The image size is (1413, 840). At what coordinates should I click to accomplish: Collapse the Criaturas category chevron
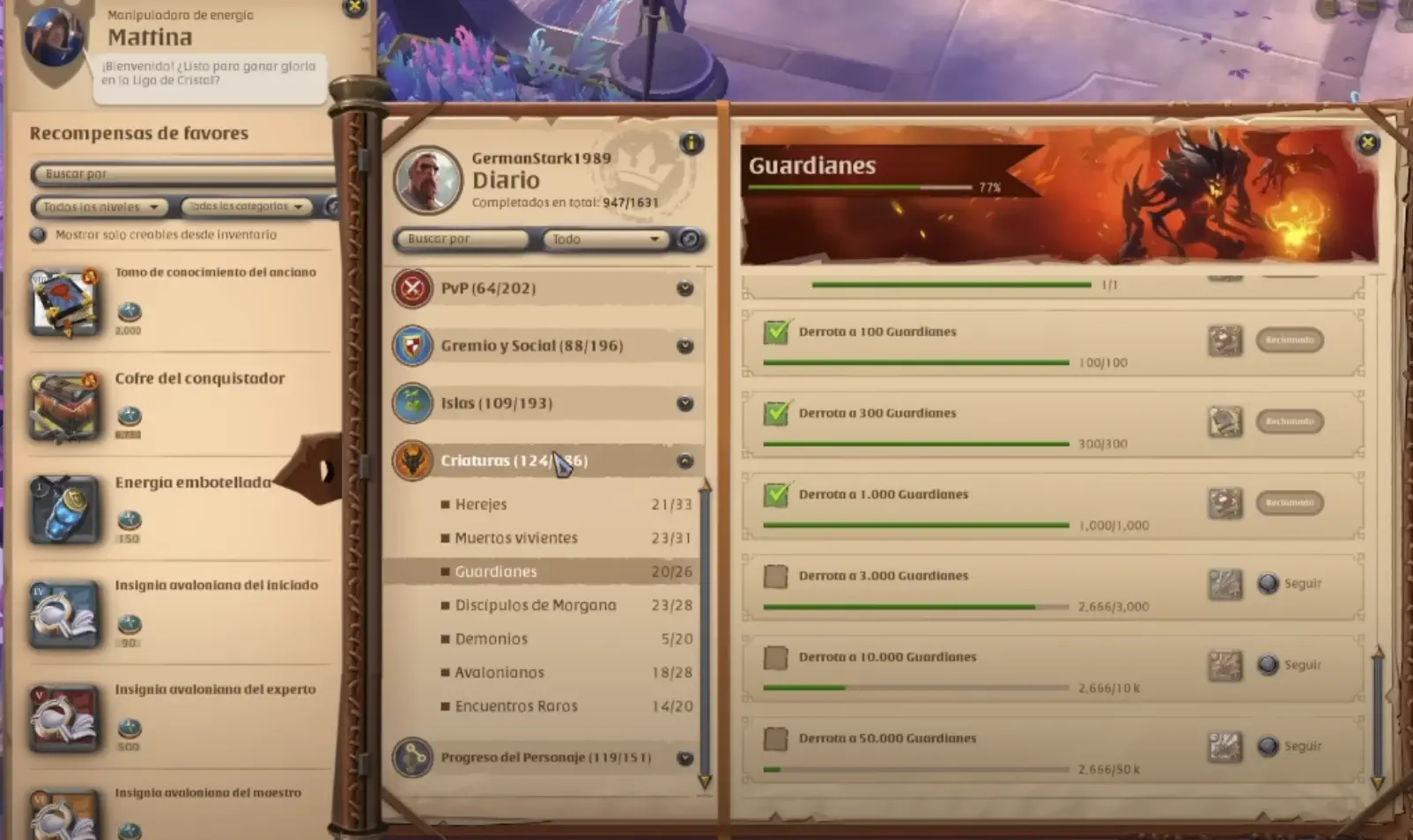[683, 460]
